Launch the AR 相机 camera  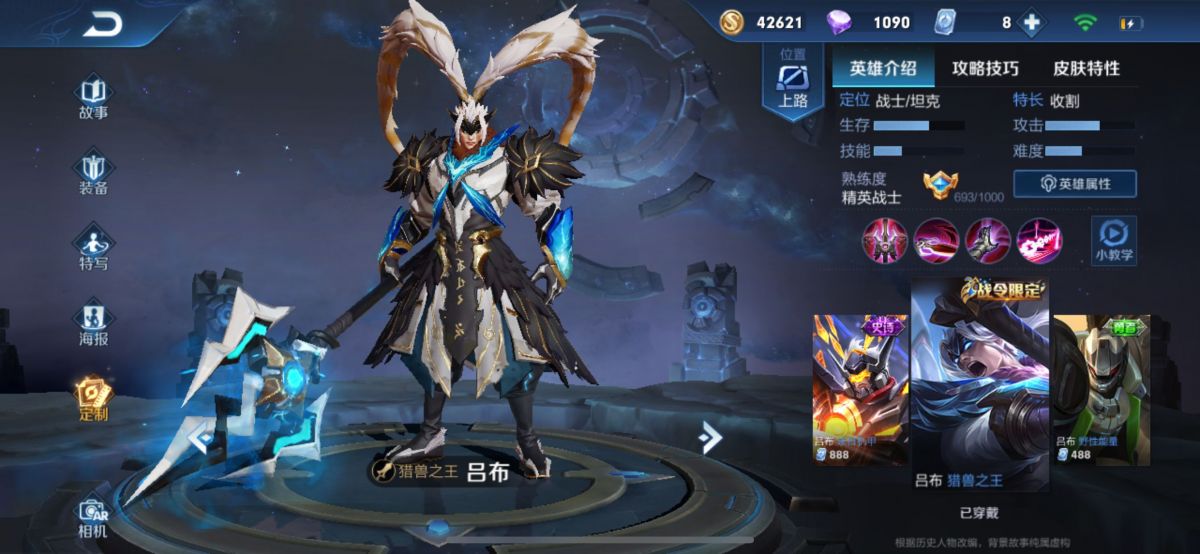click(93, 516)
